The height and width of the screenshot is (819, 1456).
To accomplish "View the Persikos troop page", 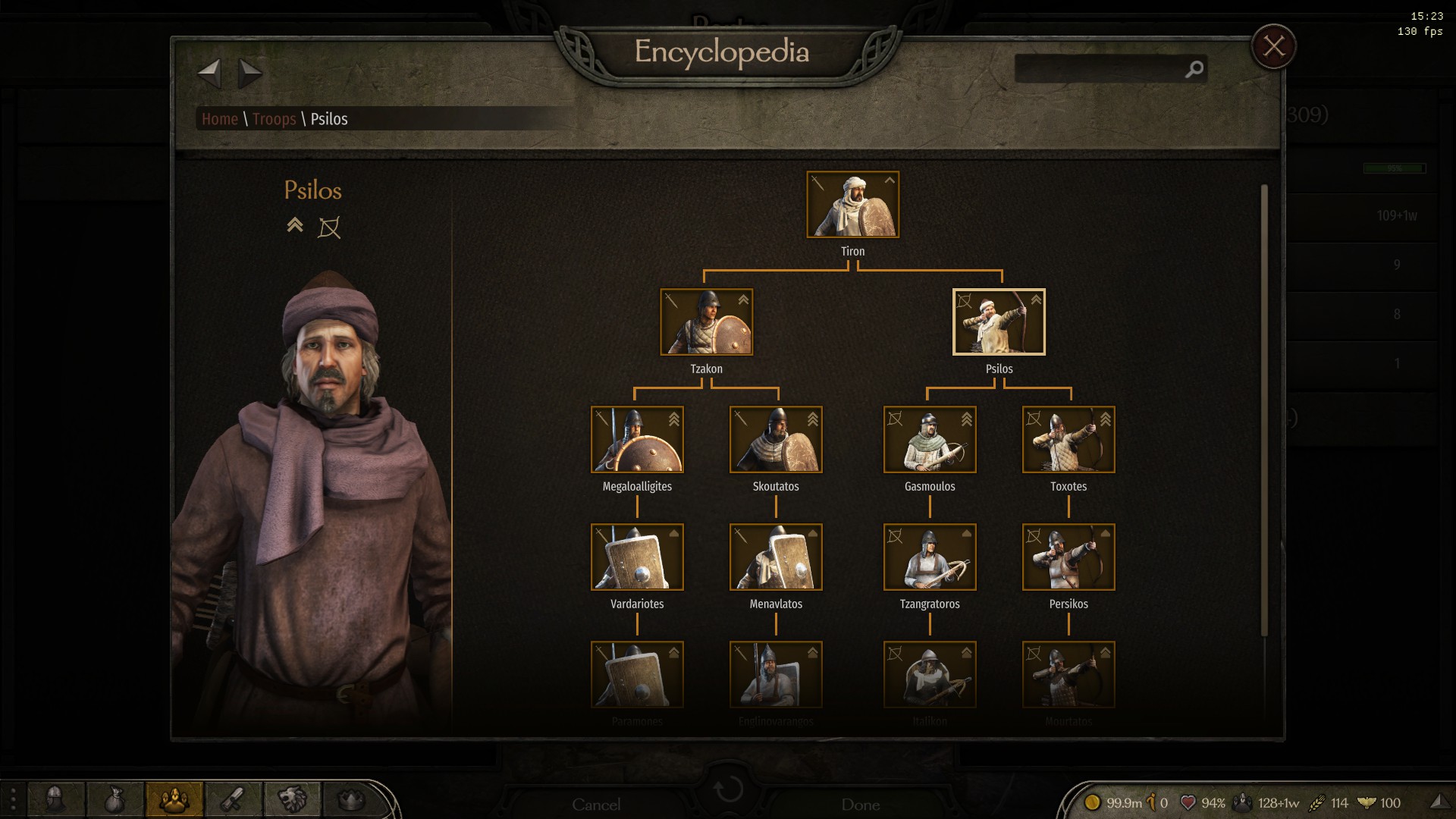I will (x=1068, y=557).
